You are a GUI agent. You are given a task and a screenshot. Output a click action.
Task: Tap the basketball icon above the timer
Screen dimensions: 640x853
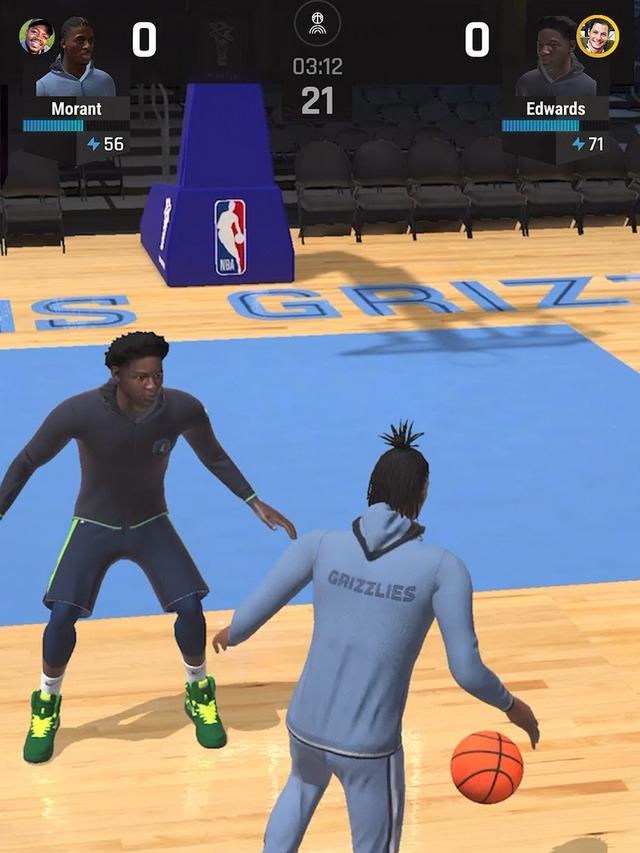click(317, 23)
